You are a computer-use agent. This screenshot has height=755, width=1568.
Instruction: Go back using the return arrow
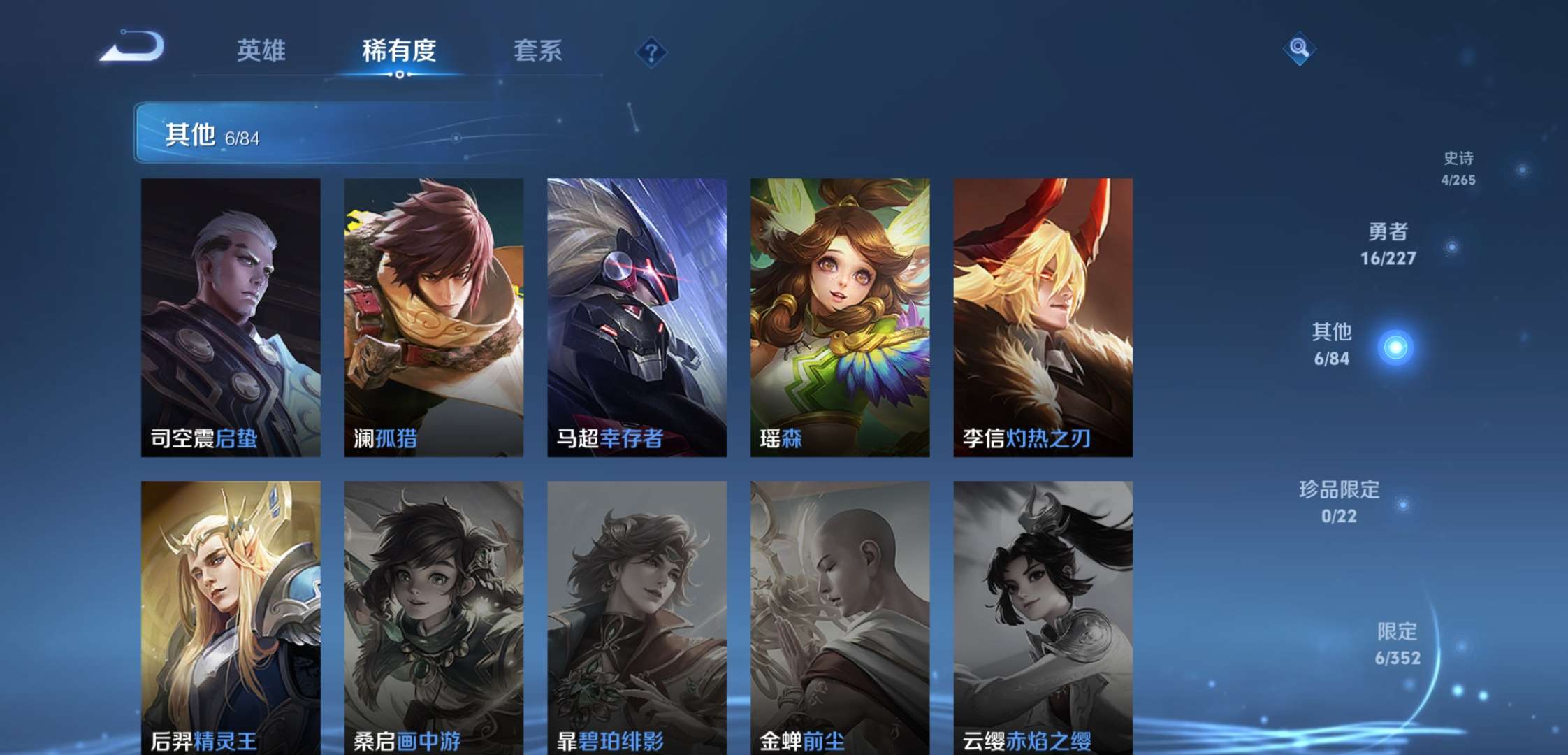pyautogui.click(x=133, y=48)
